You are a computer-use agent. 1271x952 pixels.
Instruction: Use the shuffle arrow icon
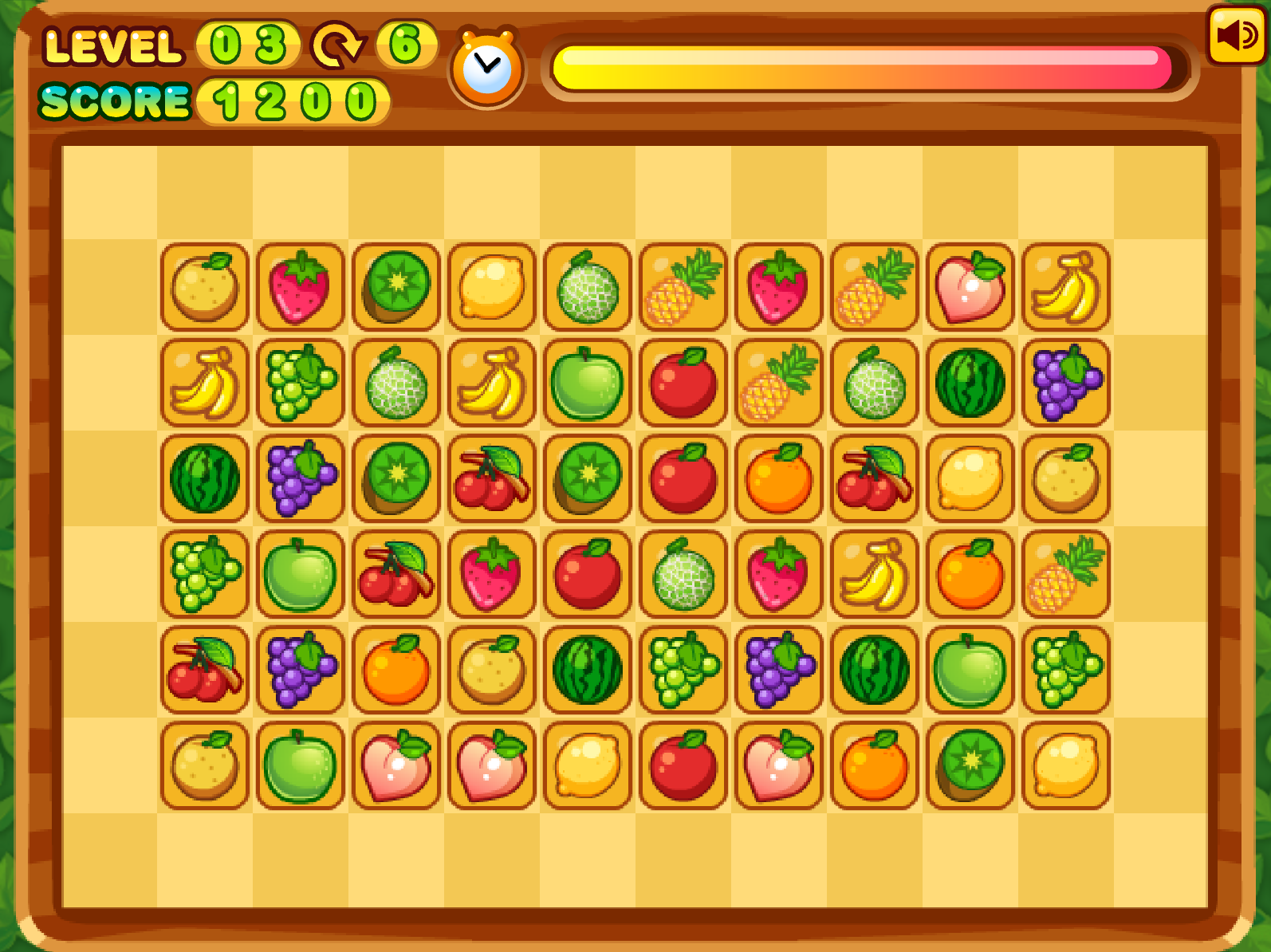[337, 45]
